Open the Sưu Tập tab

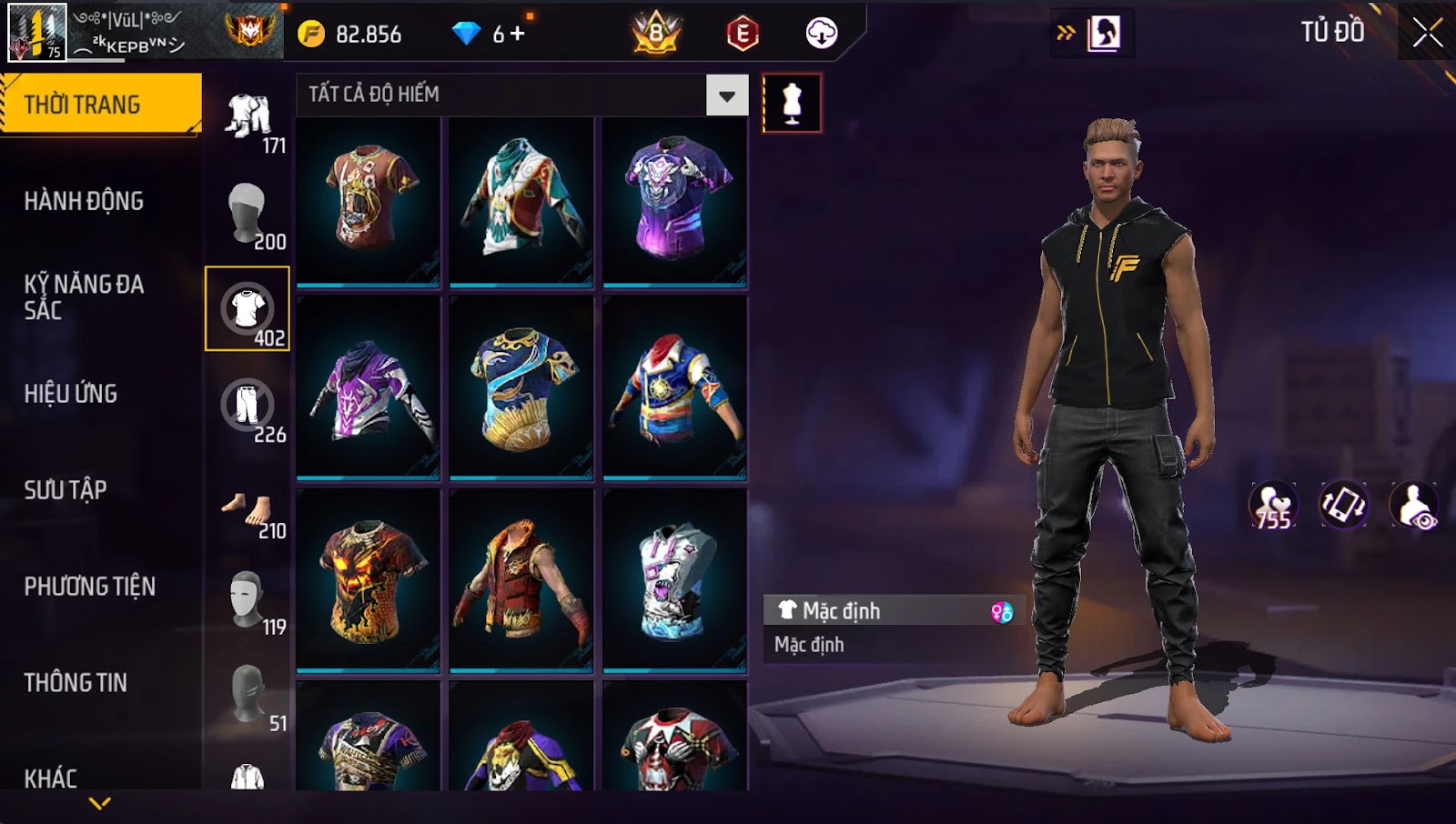click(x=66, y=490)
